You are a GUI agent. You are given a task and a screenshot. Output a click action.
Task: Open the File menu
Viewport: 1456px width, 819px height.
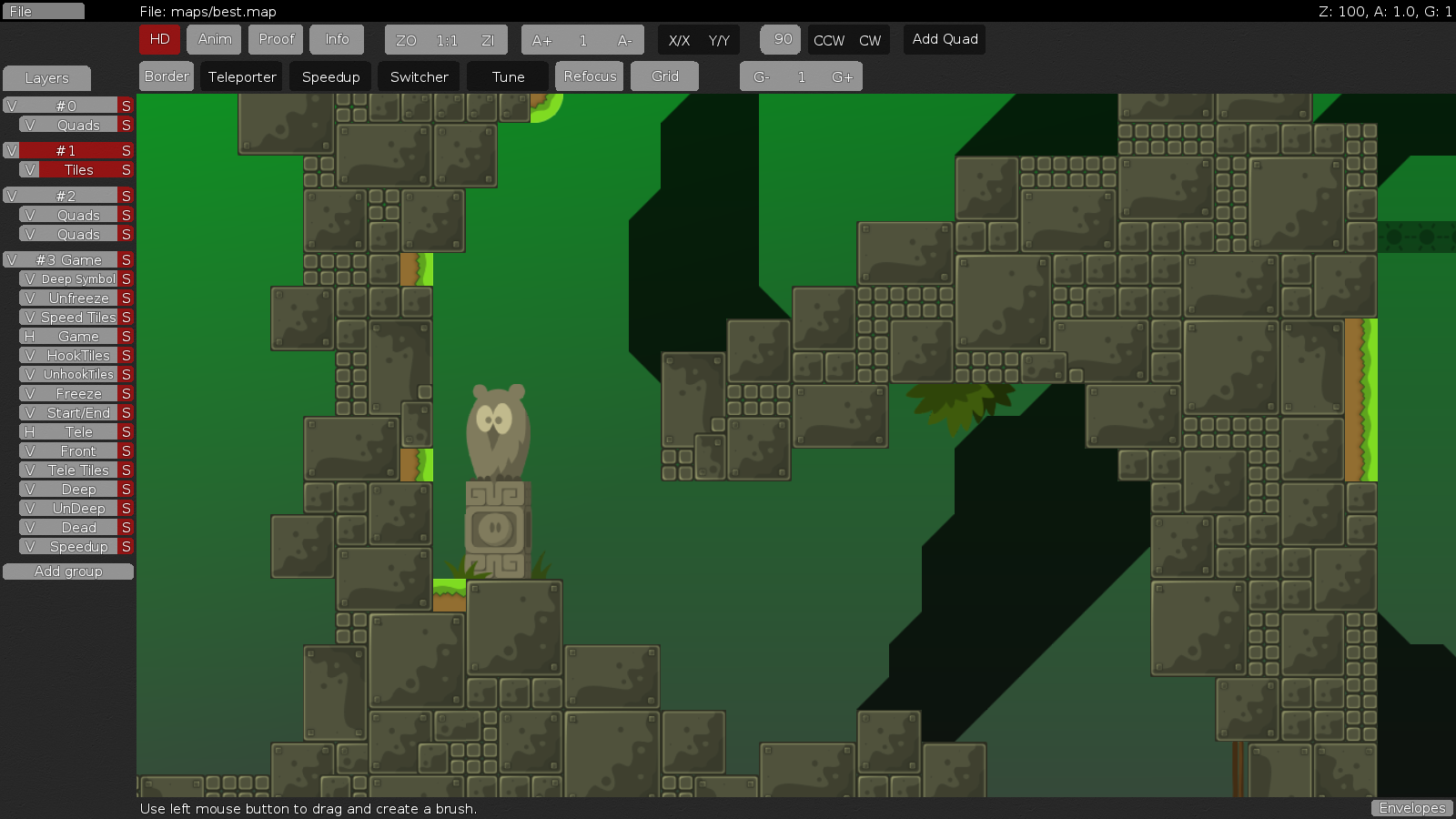point(43,12)
